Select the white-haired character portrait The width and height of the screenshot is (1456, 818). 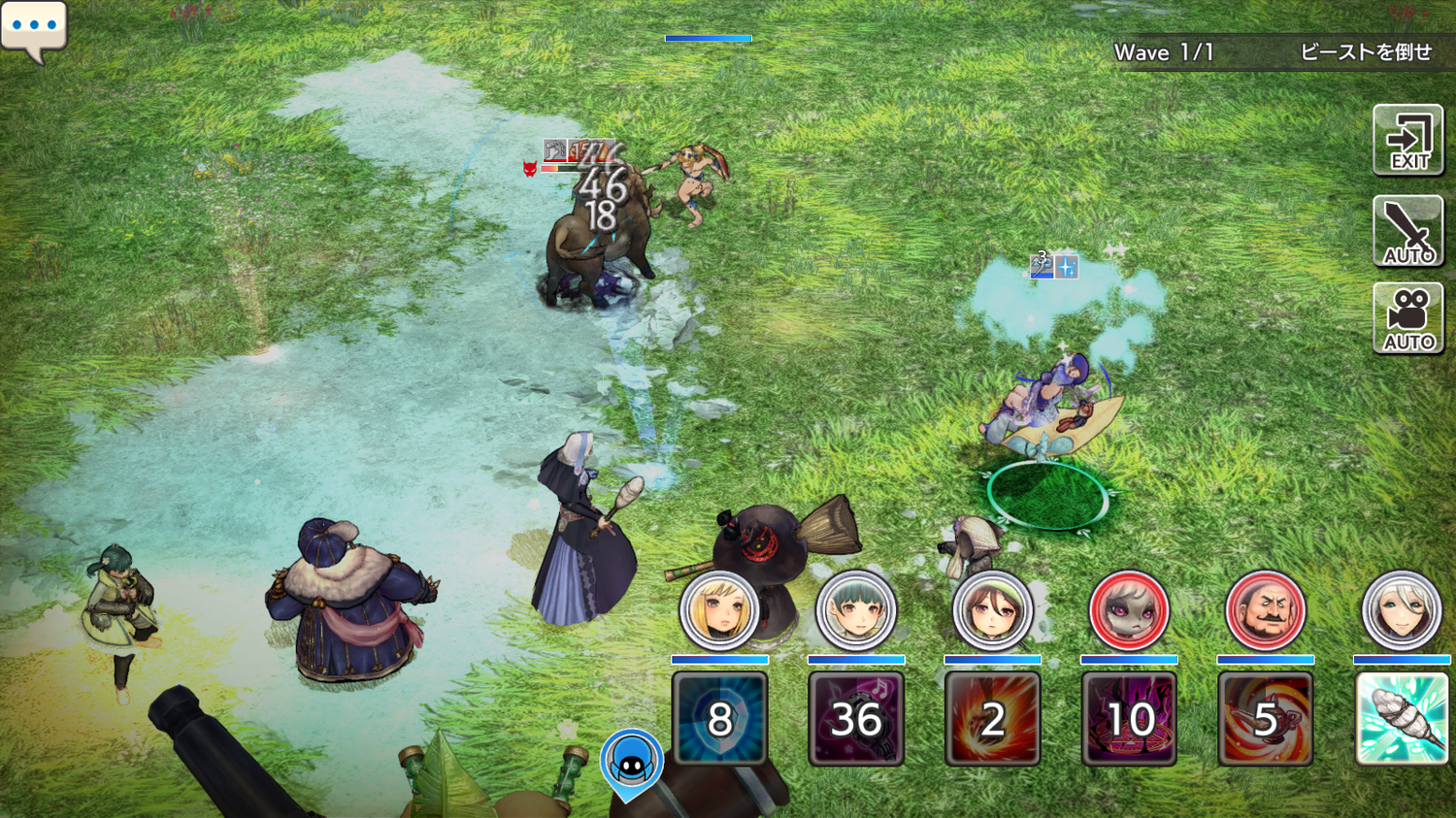[1402, 611]
